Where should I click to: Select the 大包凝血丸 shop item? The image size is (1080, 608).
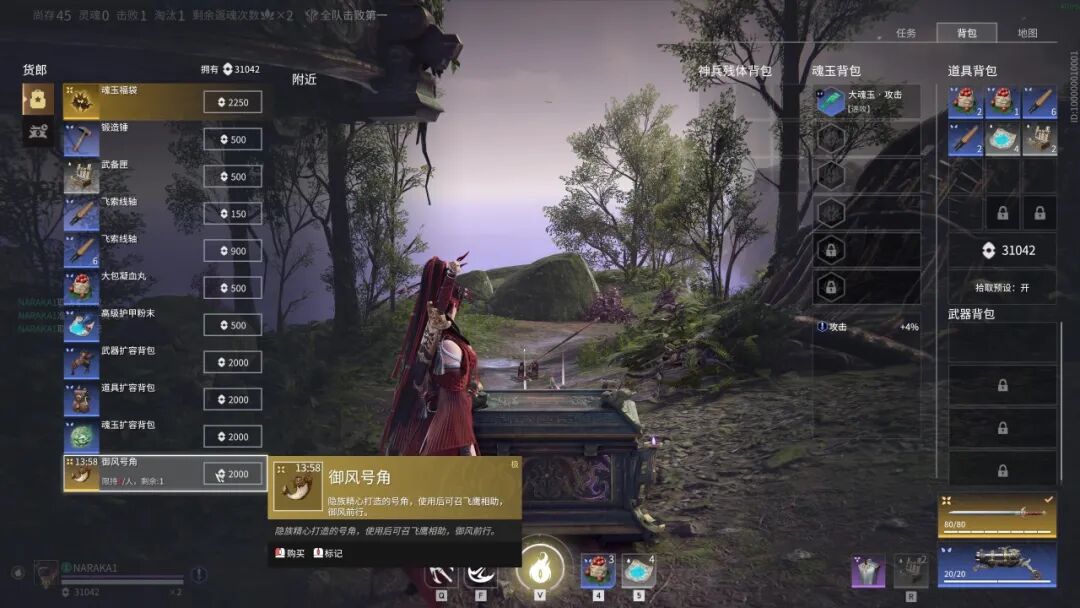coord(130,288)
